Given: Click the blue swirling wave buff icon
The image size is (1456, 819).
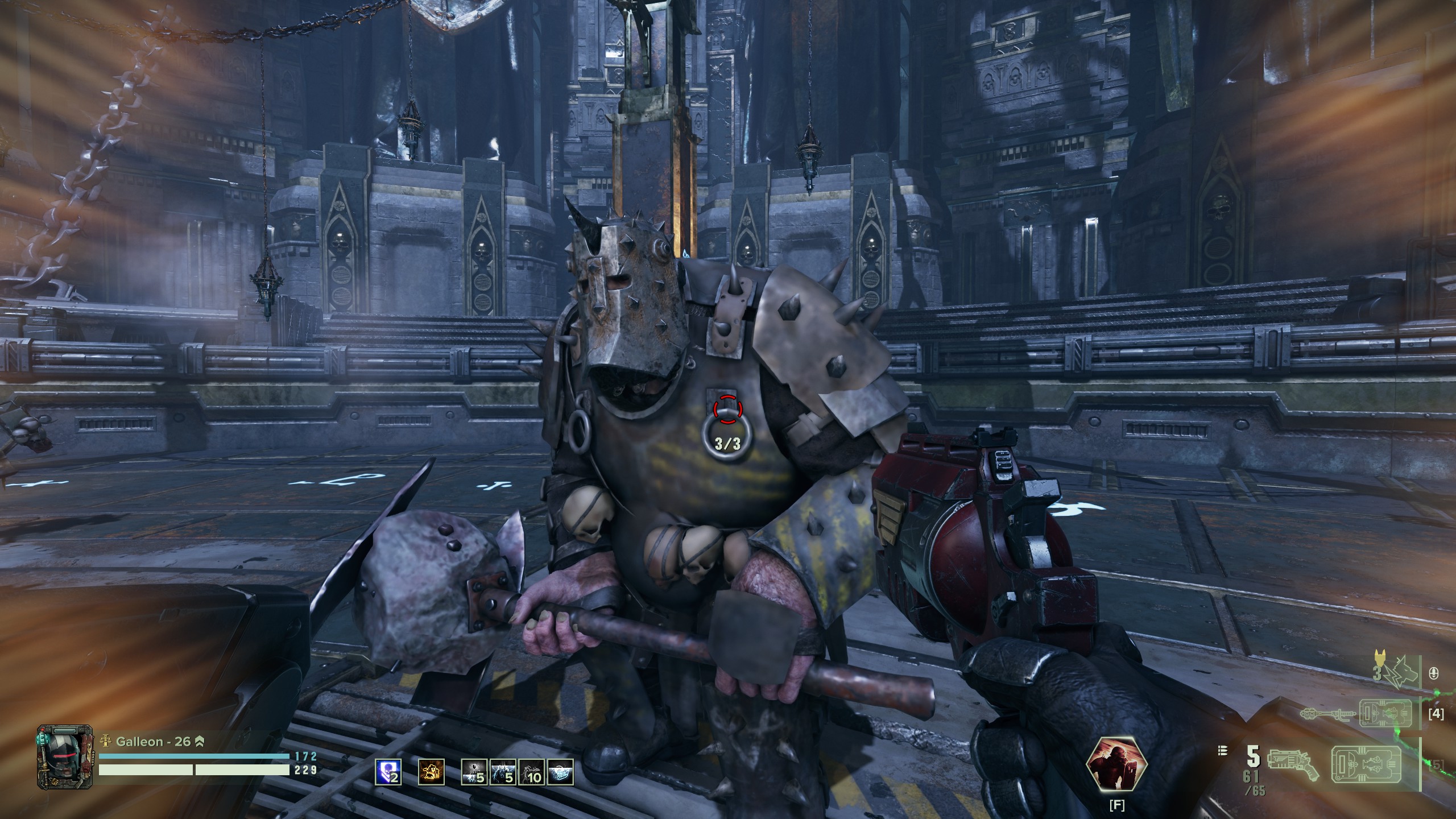Looking at the screenshot, I should point(560,773).
